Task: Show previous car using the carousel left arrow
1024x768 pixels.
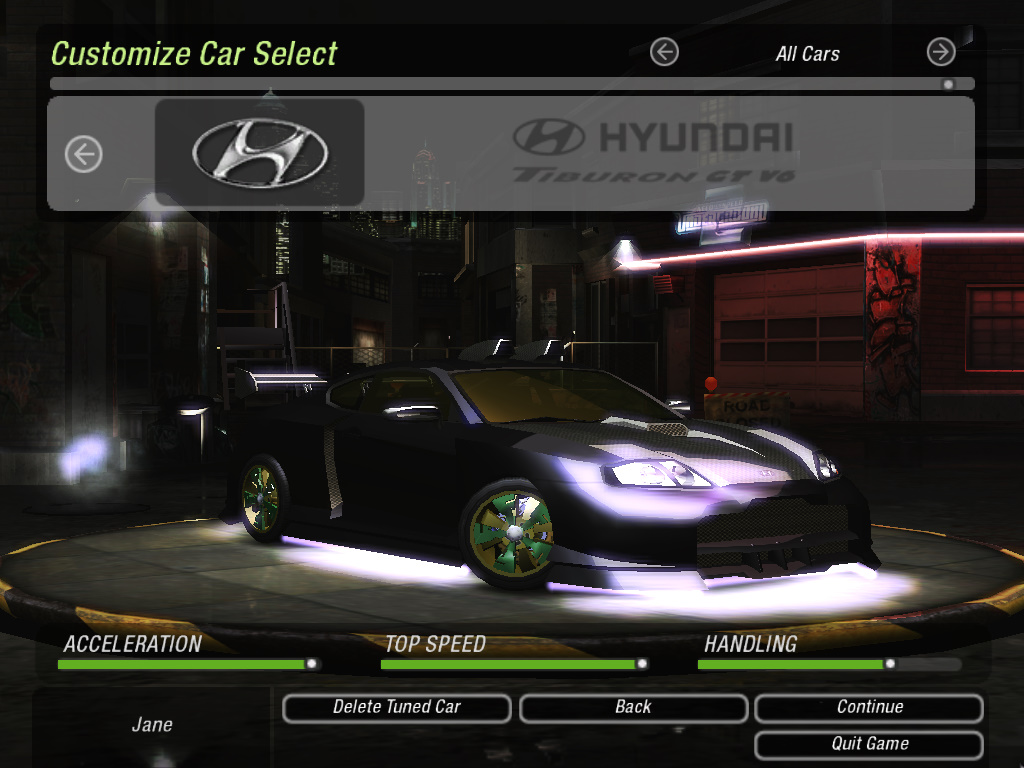Action: [x=84, y=154]
